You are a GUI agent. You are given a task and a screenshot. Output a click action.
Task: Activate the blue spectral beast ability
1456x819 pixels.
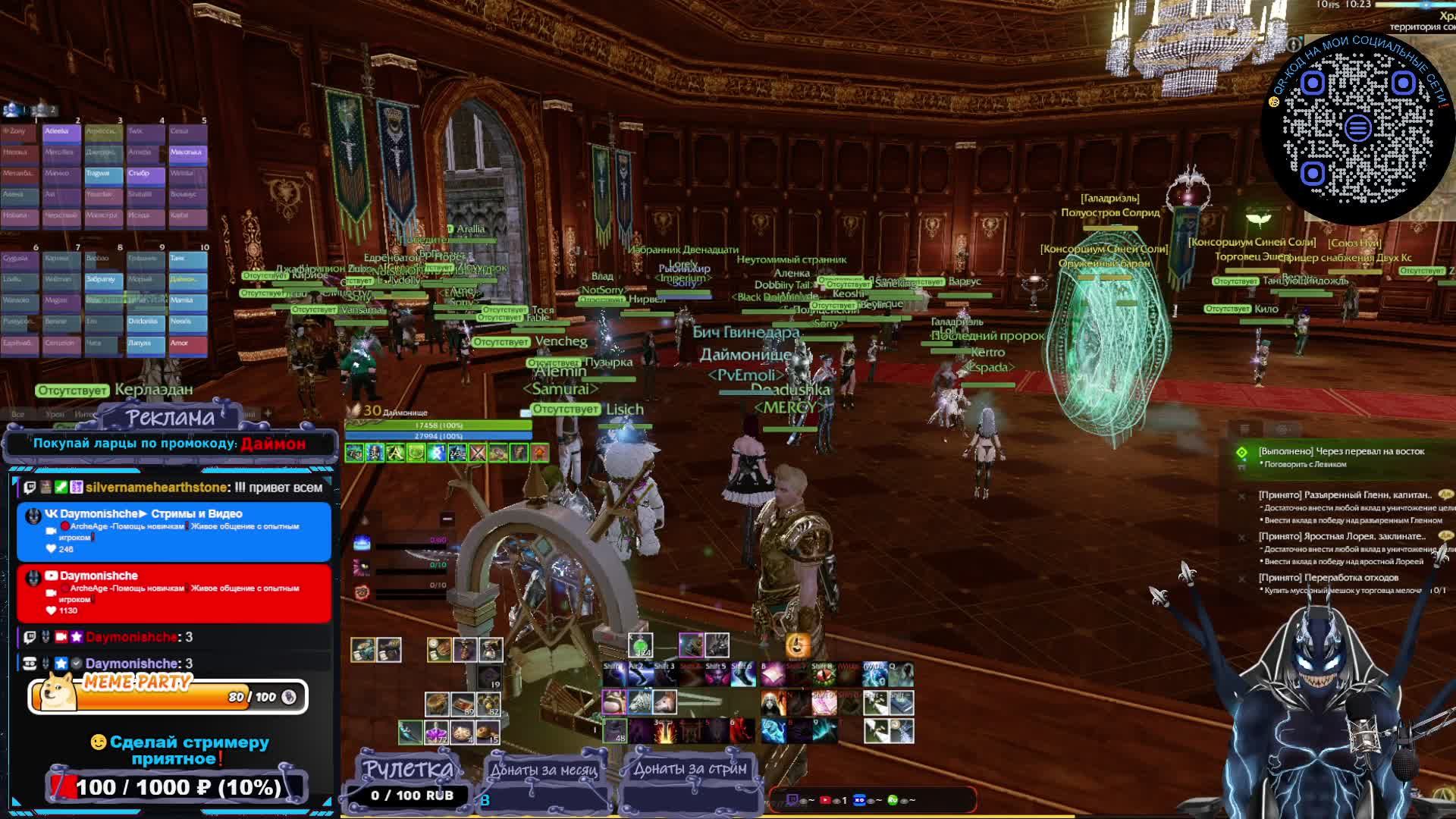click(x=773, y=731)
